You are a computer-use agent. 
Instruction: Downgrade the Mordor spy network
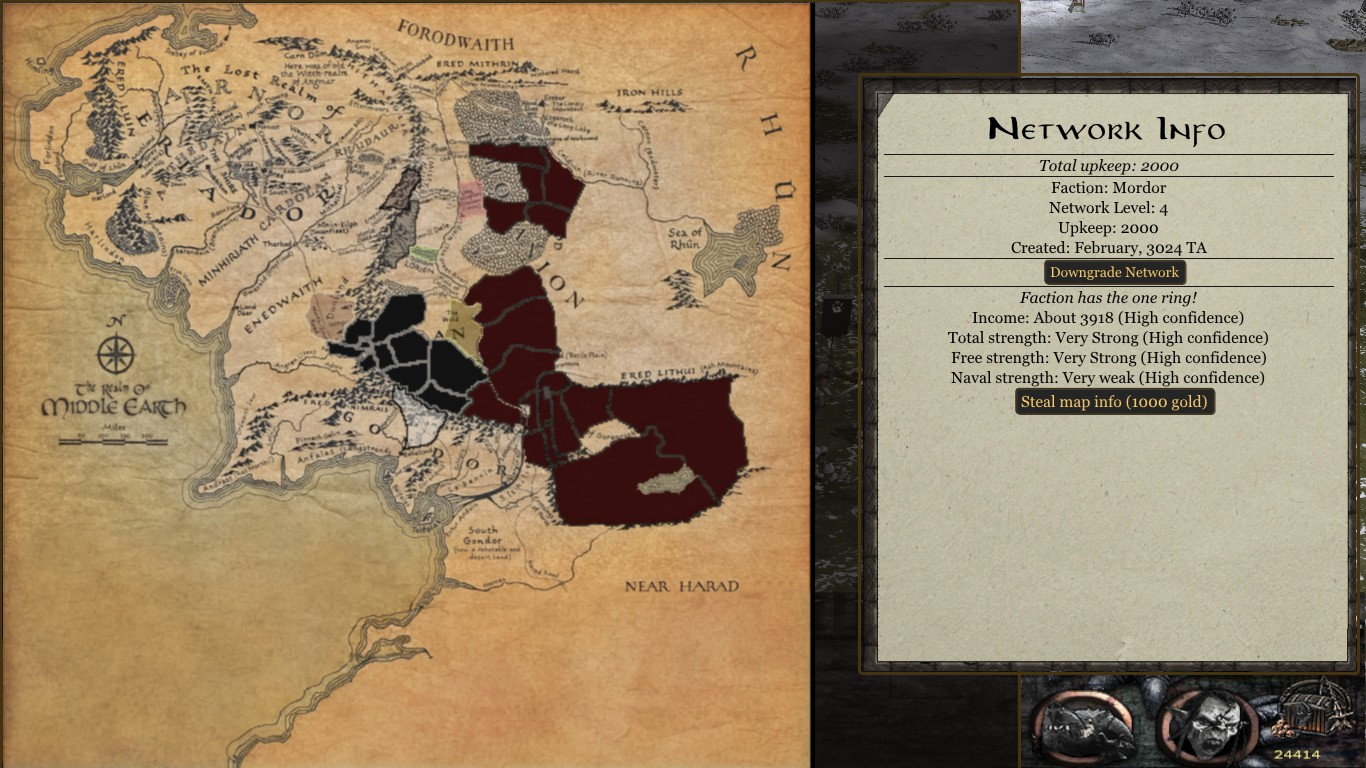click(1114, 272)
